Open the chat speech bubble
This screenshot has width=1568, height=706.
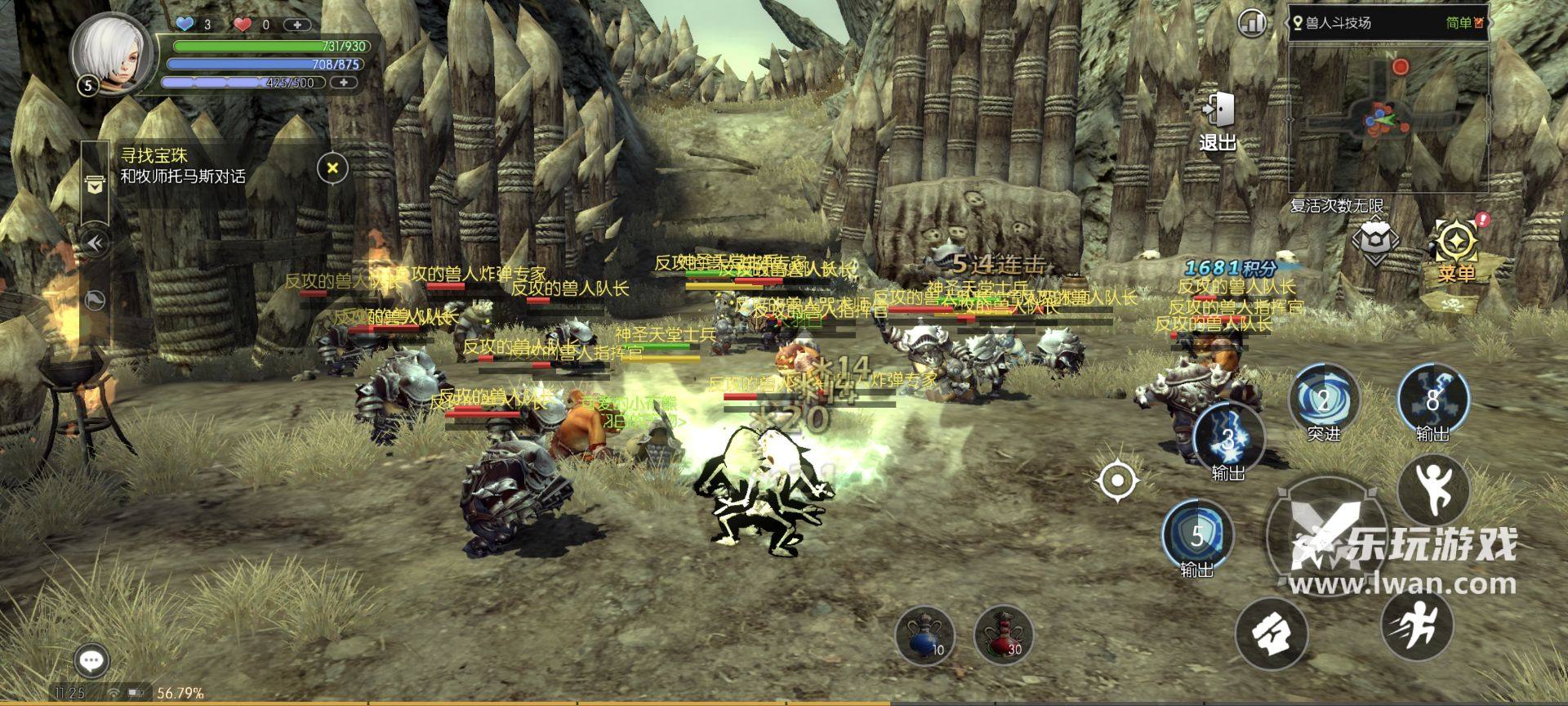point(91,660)
